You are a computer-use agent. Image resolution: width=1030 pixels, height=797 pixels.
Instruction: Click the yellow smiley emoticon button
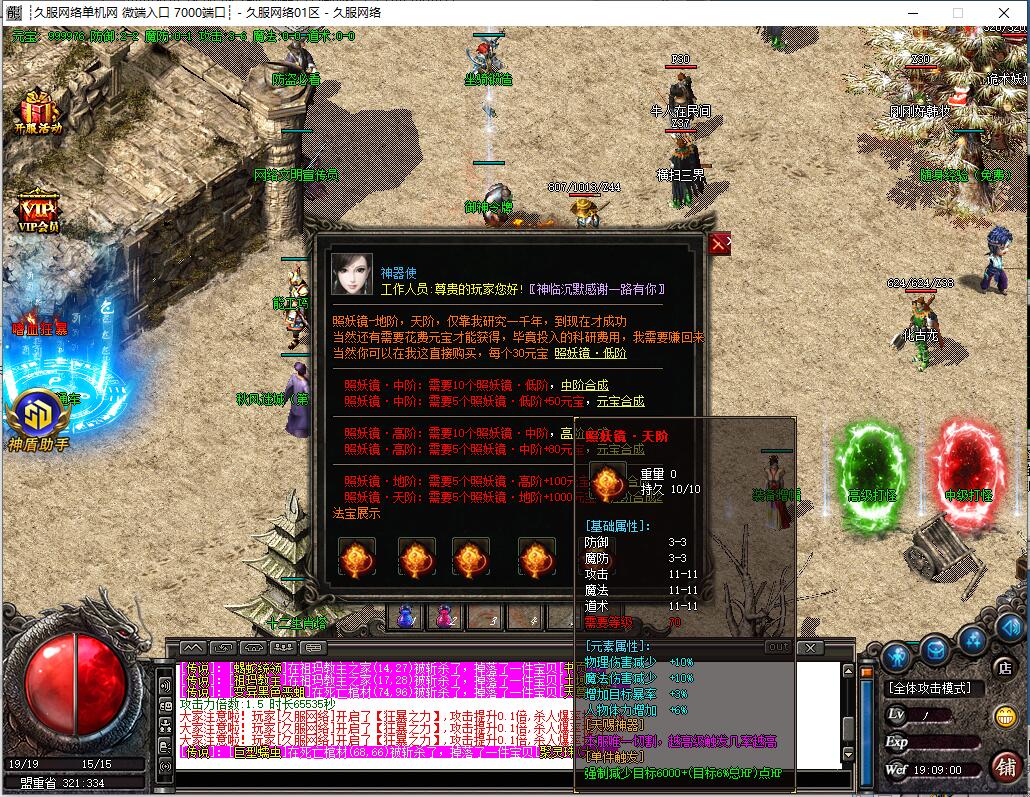1005,716
